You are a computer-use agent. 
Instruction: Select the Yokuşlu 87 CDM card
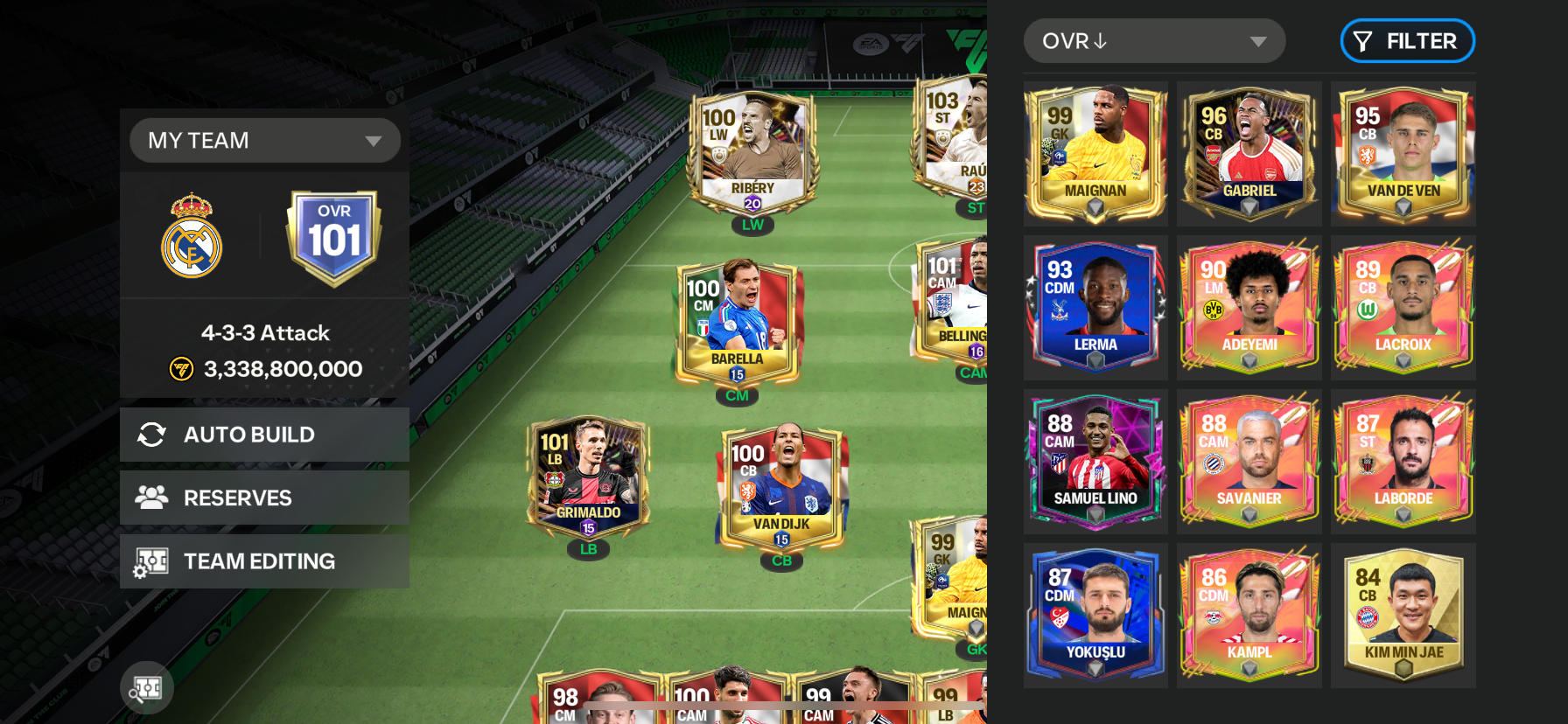pyautogui.click(x=1095, y=616)
